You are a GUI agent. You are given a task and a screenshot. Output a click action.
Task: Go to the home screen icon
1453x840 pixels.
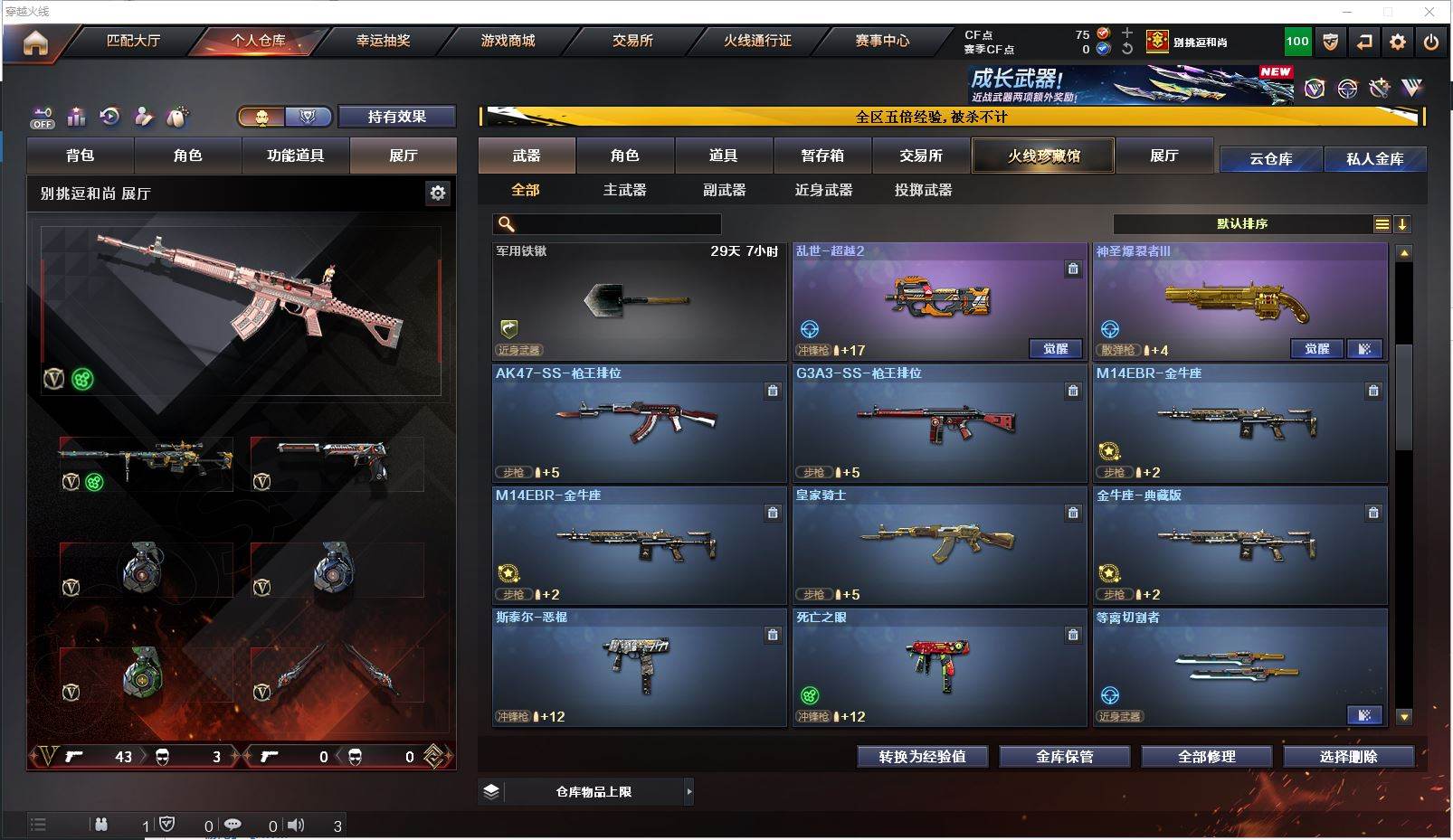[35, 42]
